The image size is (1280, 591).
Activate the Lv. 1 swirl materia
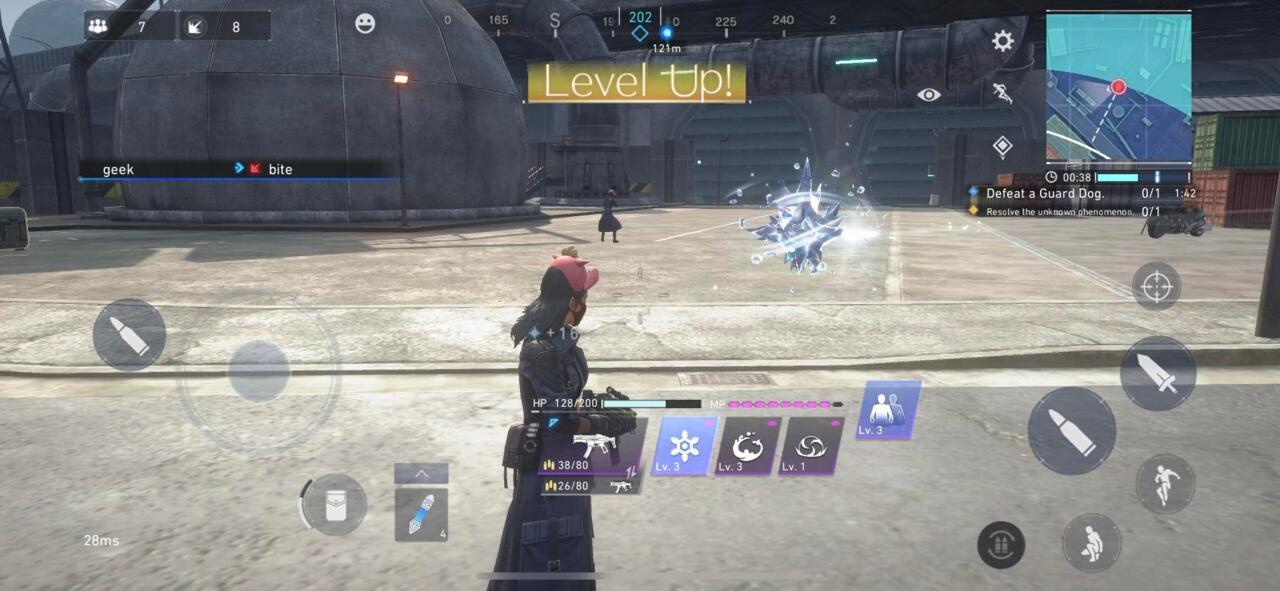pyautogui.click(x=811, y=446)
